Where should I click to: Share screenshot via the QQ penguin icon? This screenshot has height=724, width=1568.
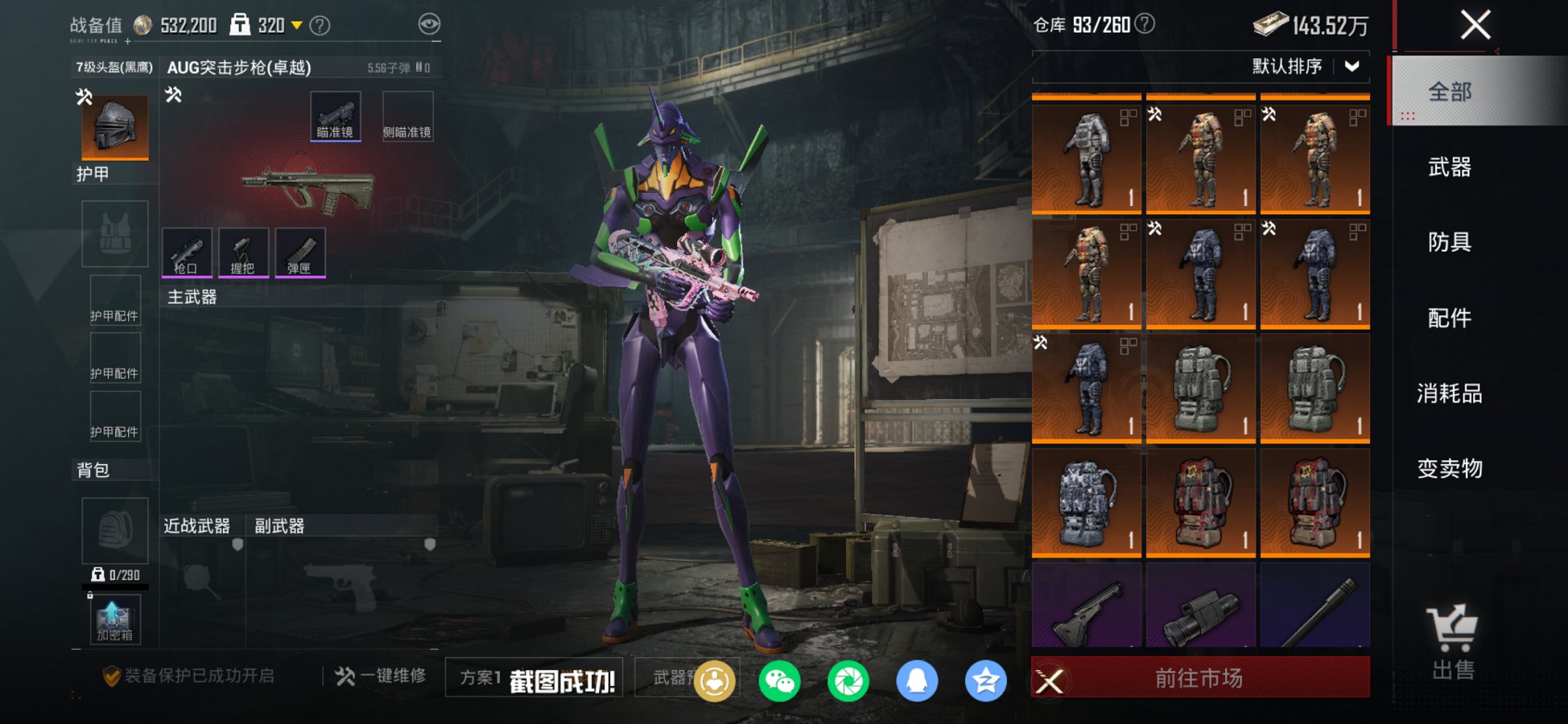917,681
